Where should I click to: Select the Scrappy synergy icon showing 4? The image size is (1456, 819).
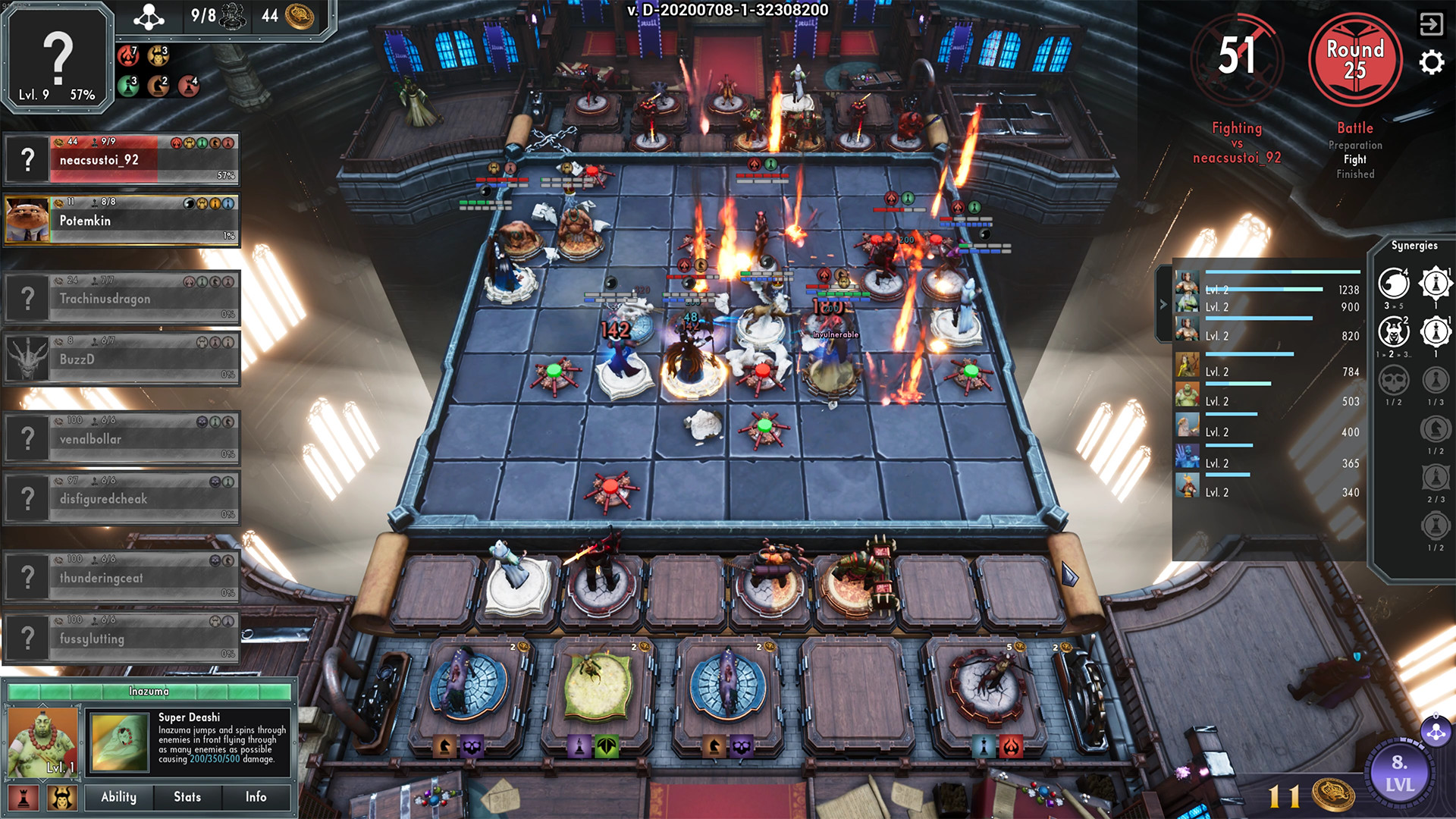point(1394,282)
